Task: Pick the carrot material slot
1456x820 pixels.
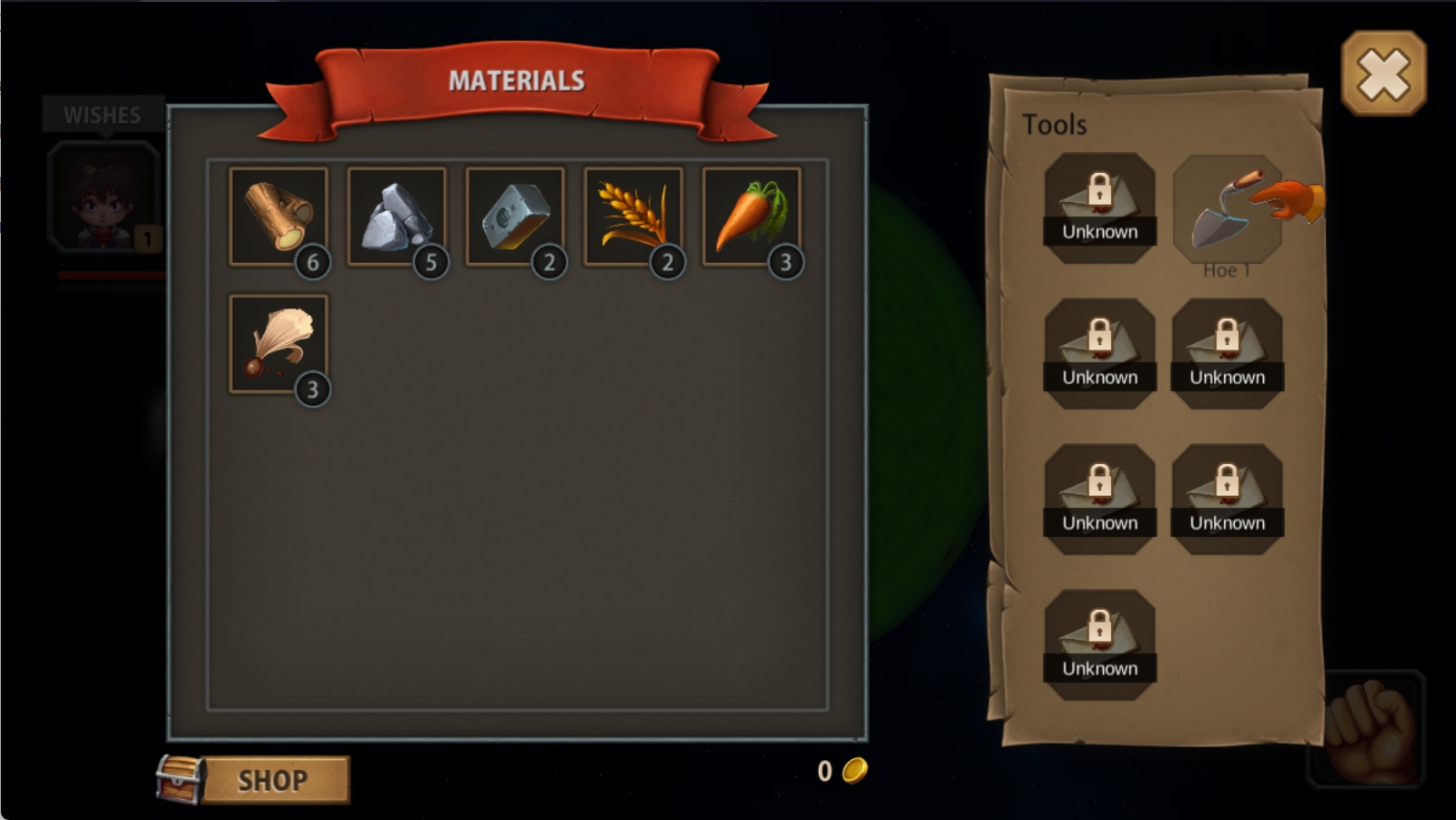Action: [752, 217]
